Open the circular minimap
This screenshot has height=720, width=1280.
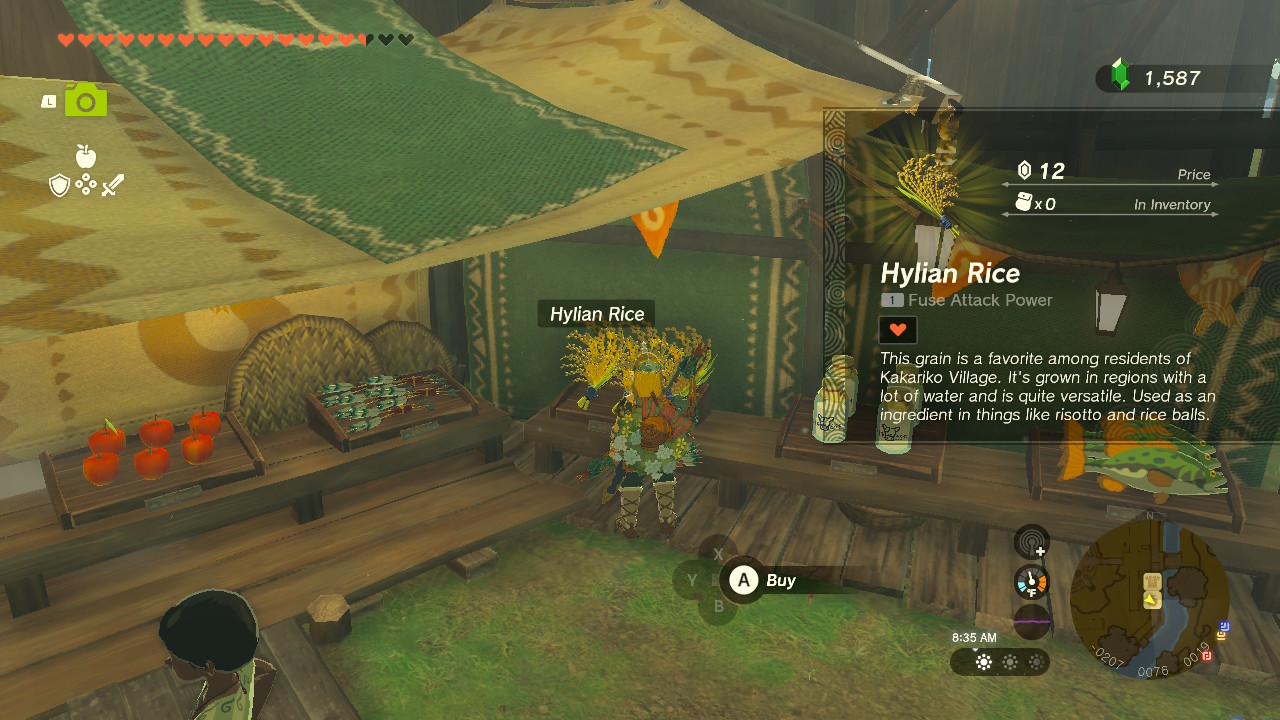click(1150, 598)
